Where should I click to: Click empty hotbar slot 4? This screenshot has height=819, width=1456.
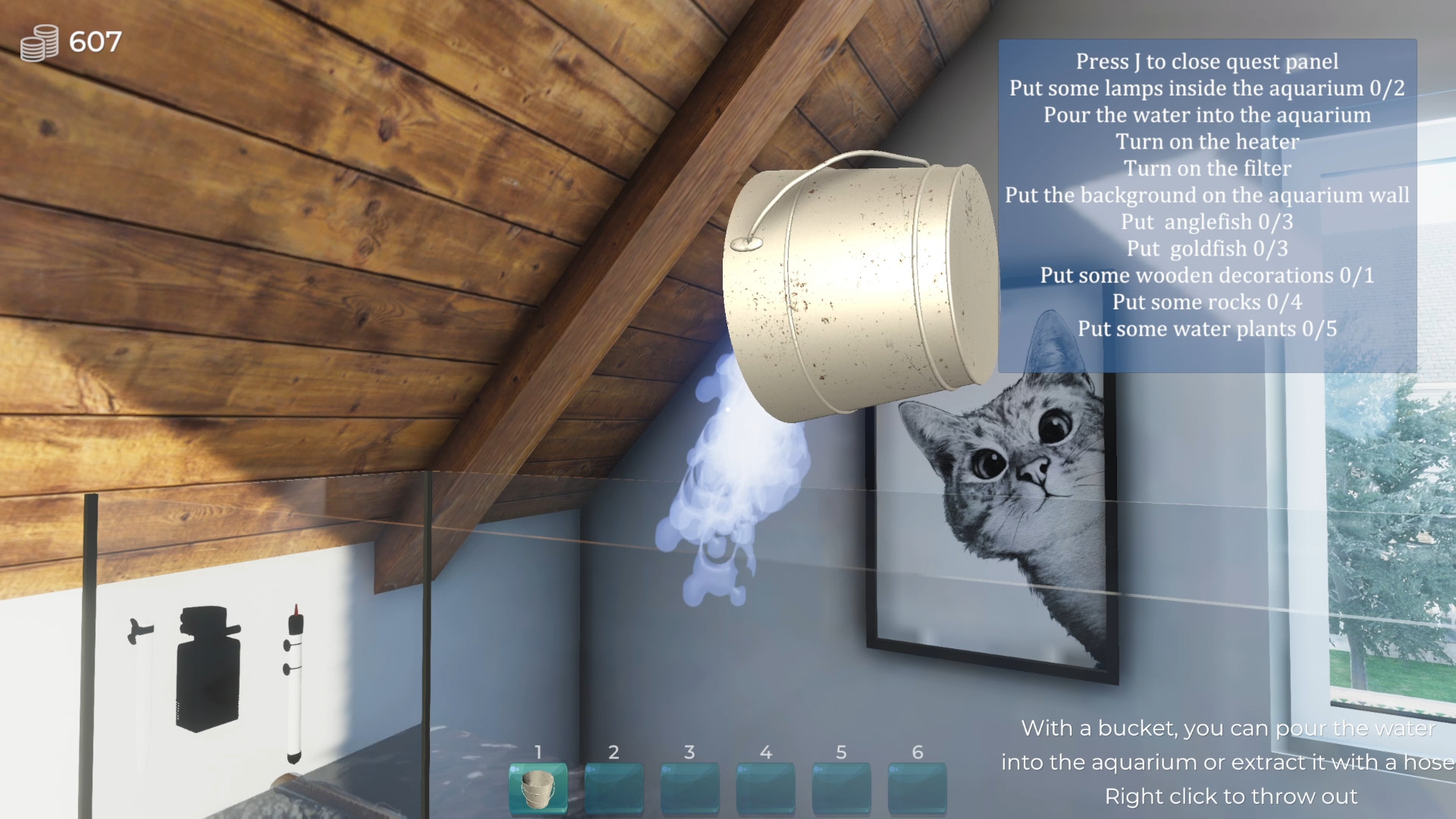[766, 786]
